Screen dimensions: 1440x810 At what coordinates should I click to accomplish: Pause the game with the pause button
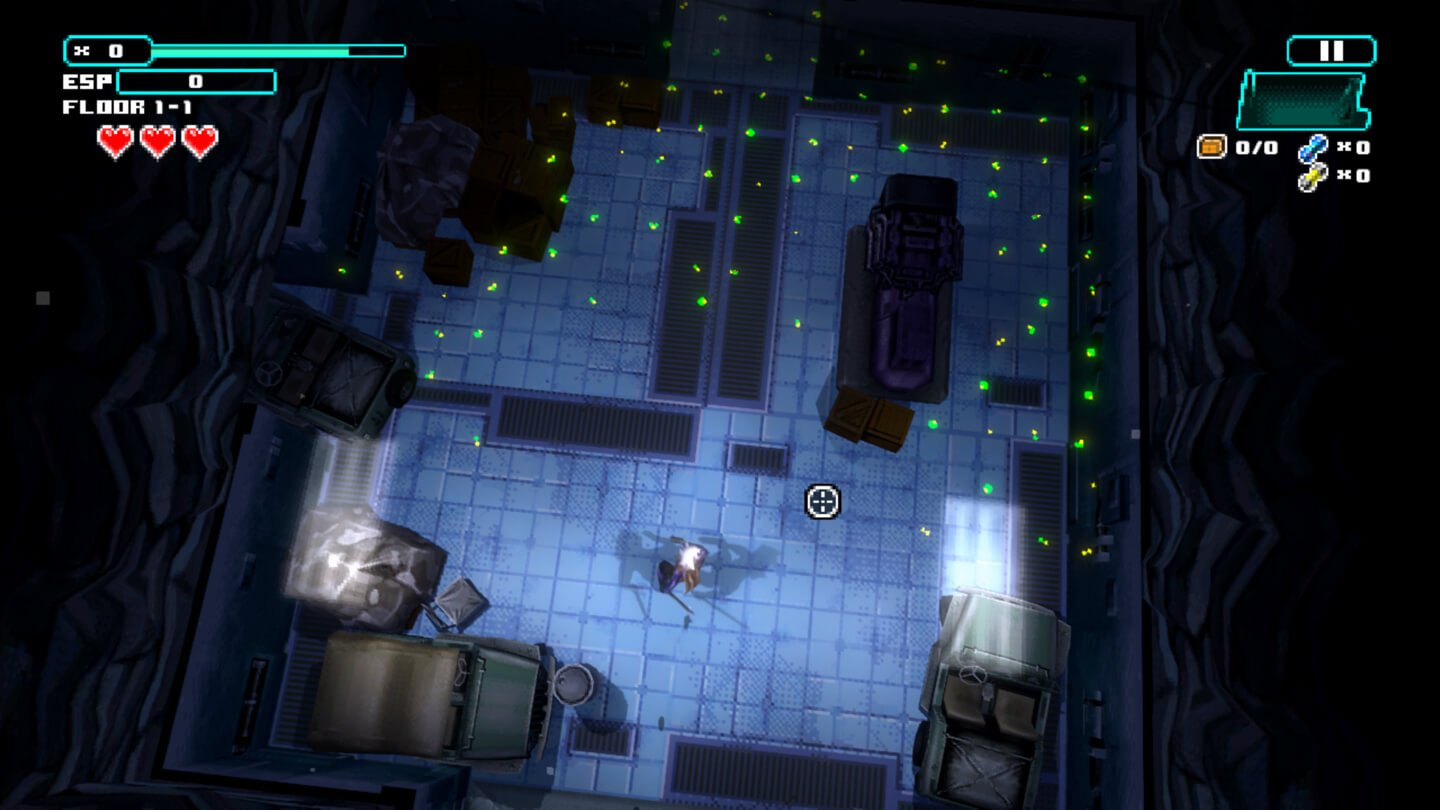click(x=1331, y=51)
